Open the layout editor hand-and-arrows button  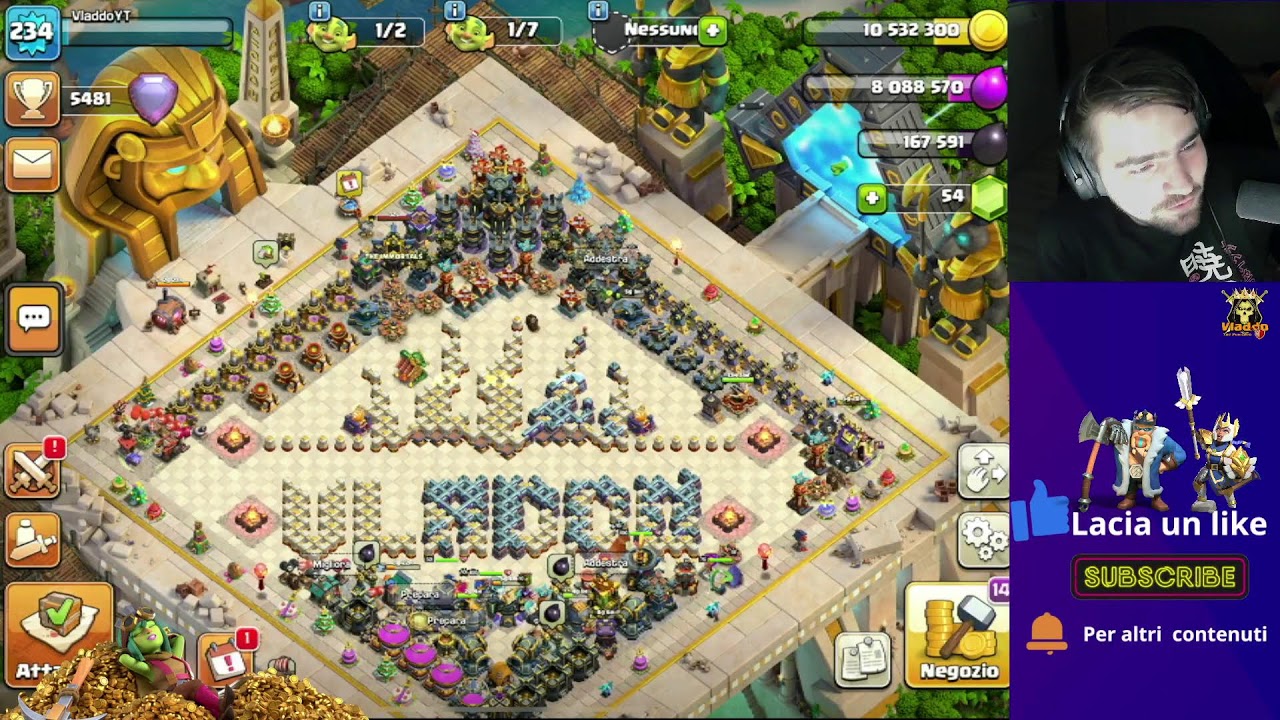(984, 470)
